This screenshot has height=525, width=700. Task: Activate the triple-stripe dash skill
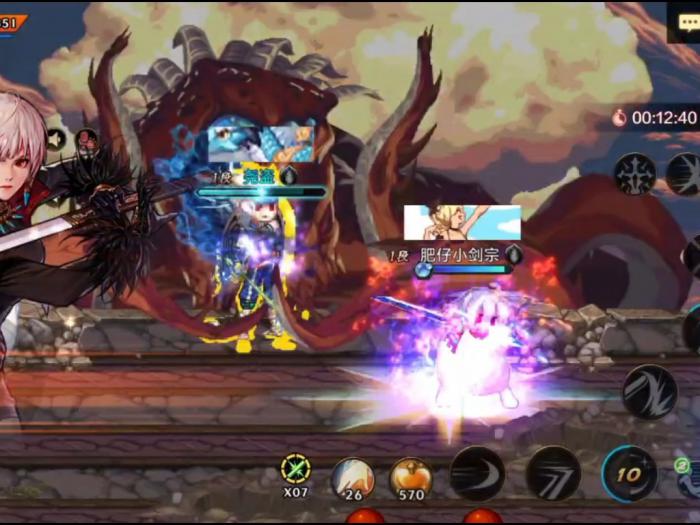pos(553,473)
